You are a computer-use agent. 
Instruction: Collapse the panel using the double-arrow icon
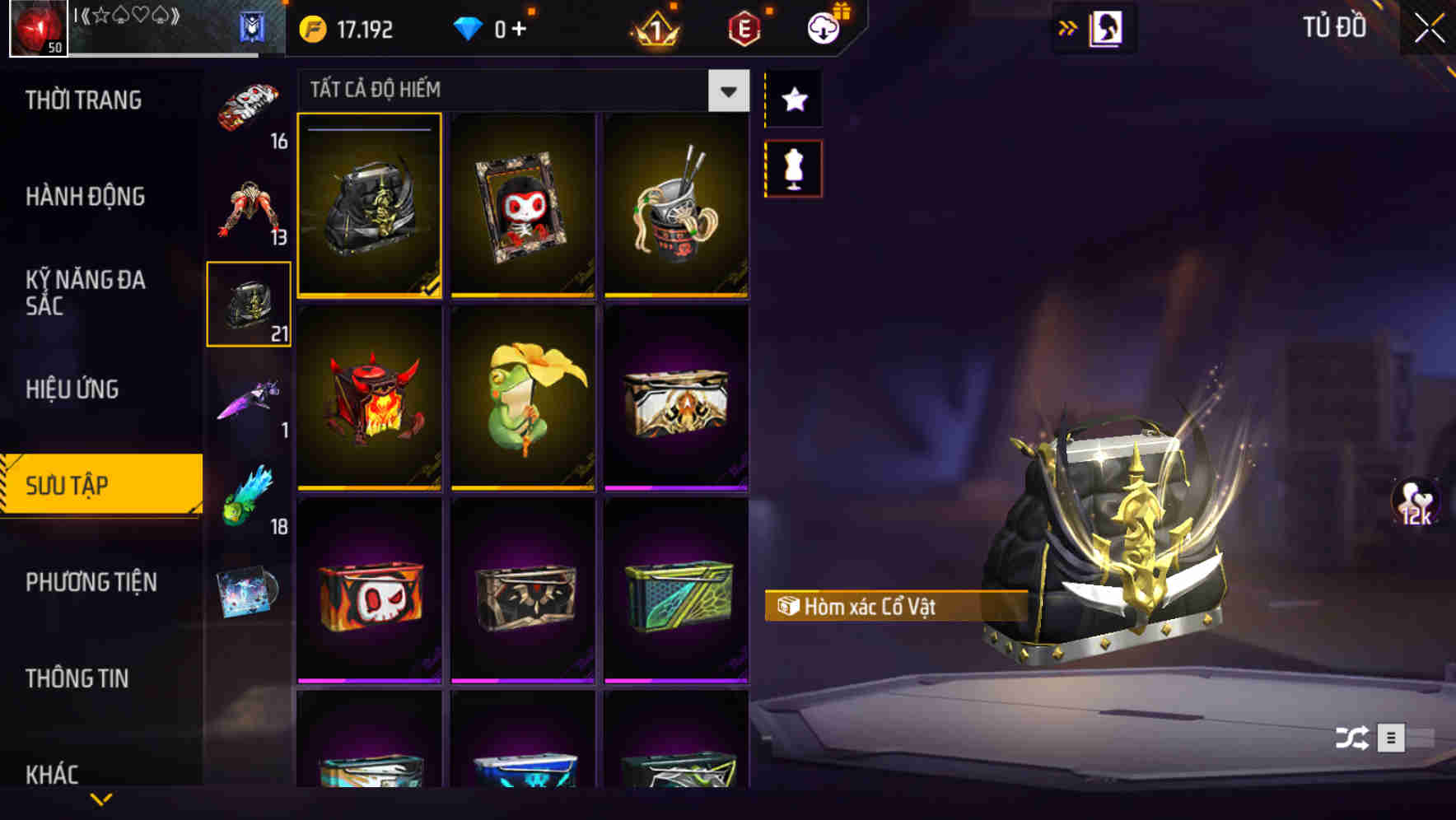coord(1069,26)
